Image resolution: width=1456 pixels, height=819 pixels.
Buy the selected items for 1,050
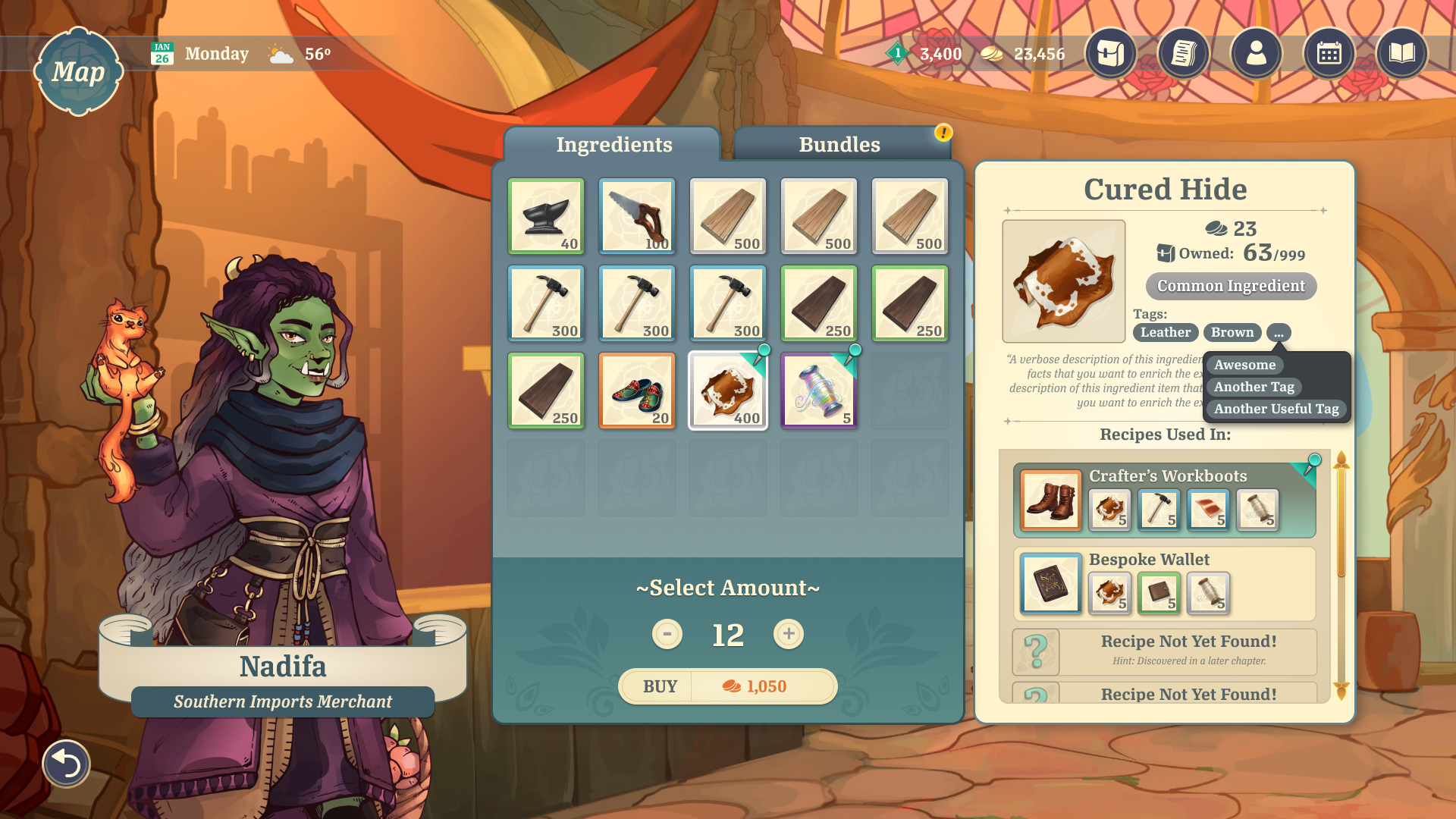[x=727, y=686]
